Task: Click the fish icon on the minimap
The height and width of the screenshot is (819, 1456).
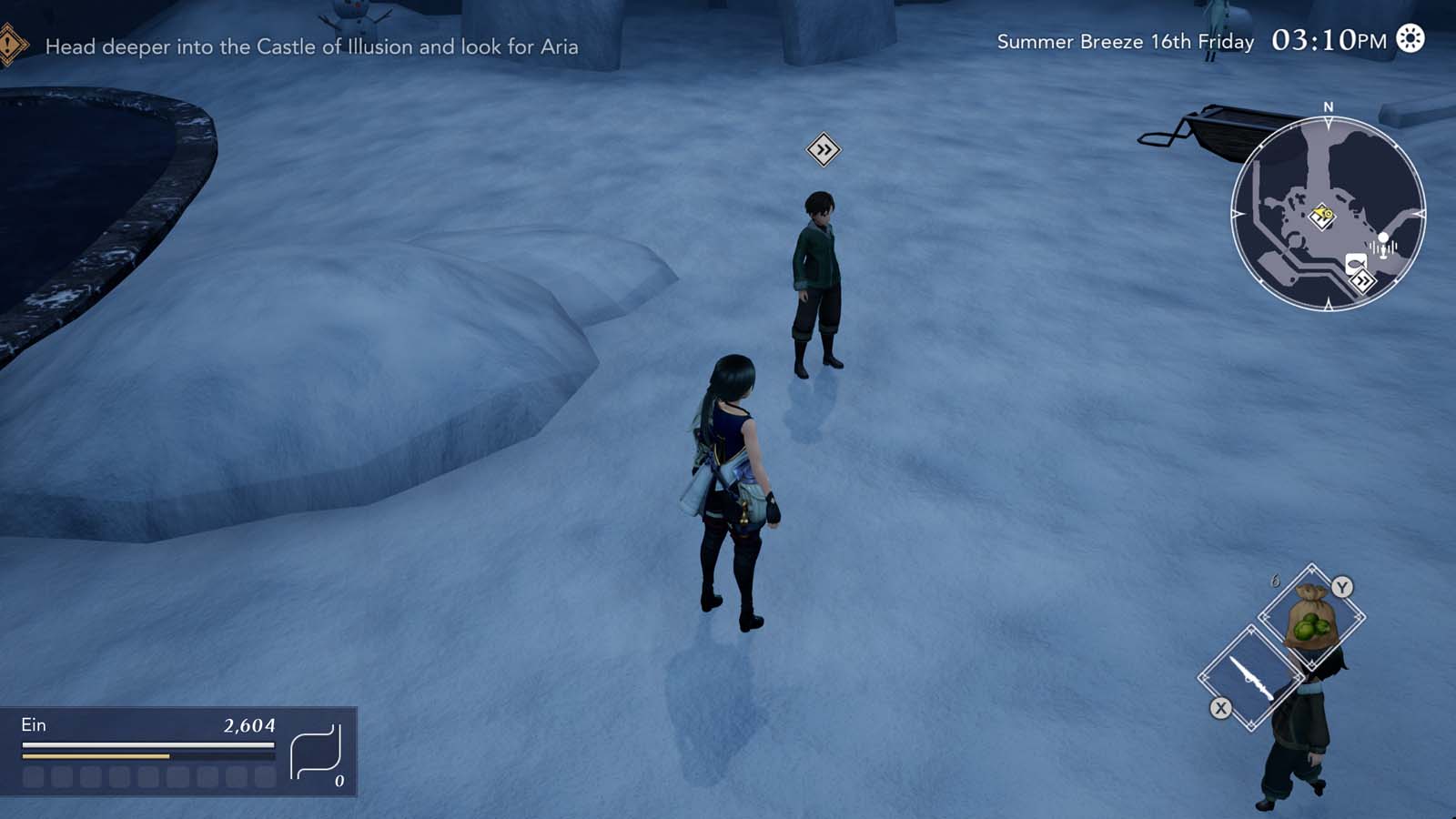Action: tap(1355, 264)
